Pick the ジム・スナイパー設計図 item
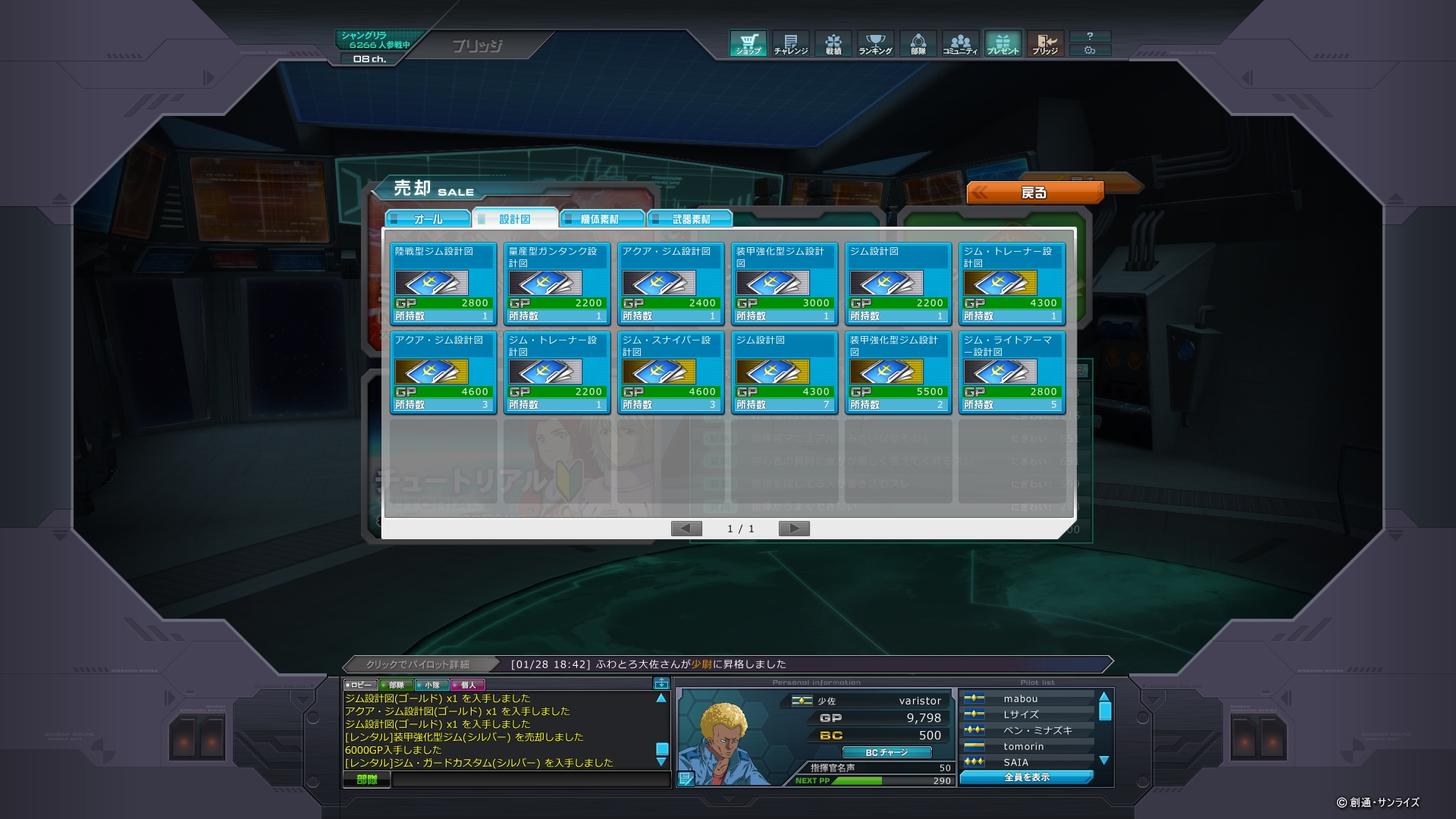The image size is (1456, 819). point(670,372)
